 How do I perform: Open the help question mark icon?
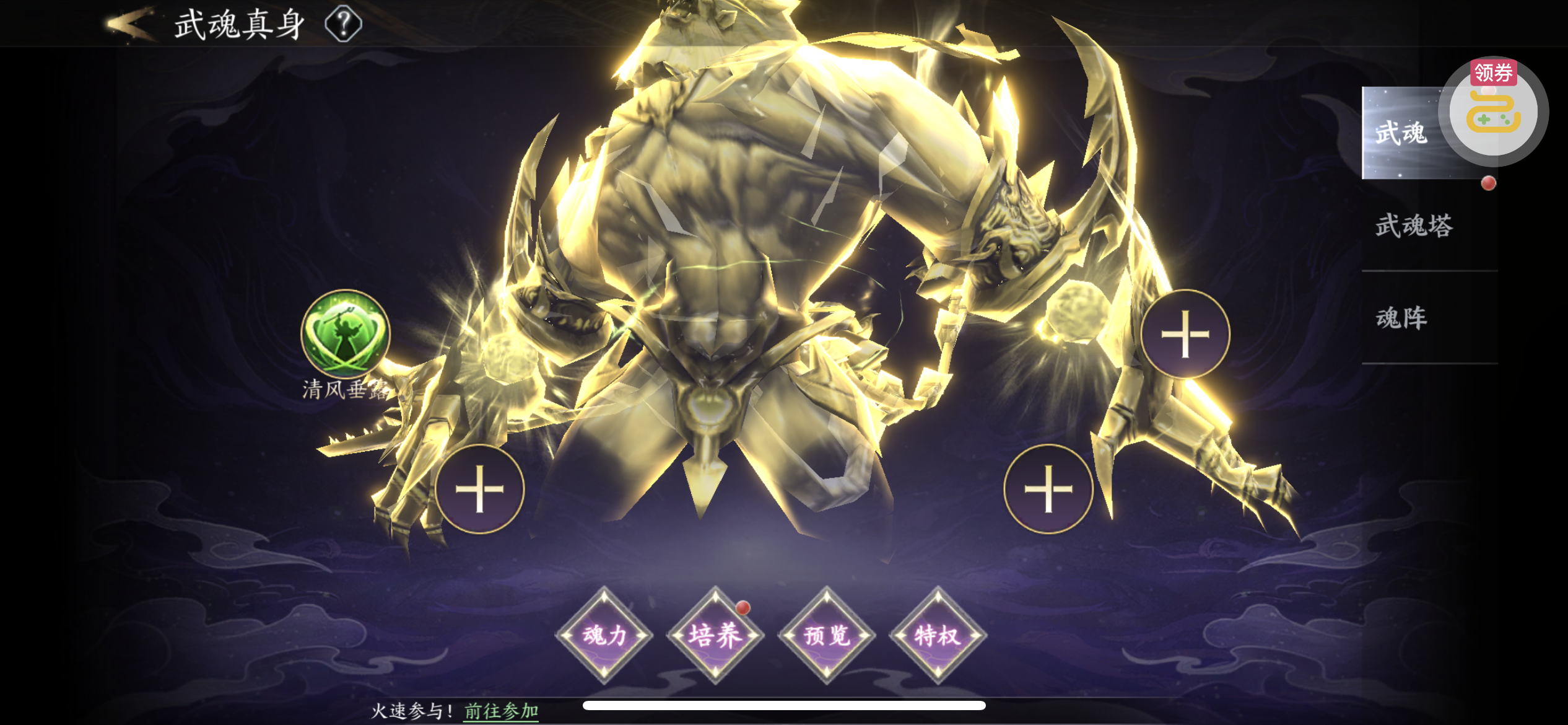coord(344,24)
